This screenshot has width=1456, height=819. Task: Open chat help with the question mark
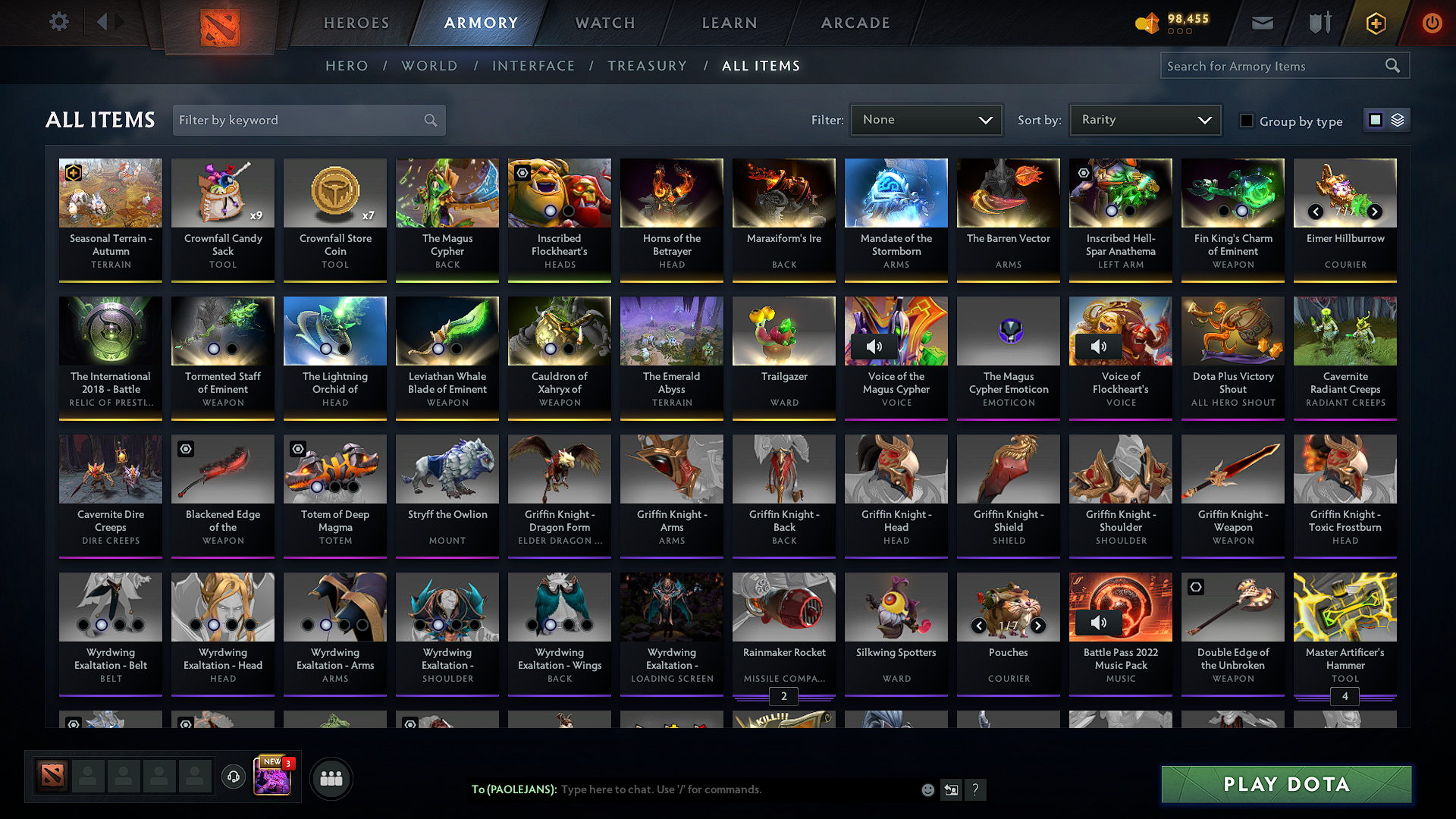976,789
